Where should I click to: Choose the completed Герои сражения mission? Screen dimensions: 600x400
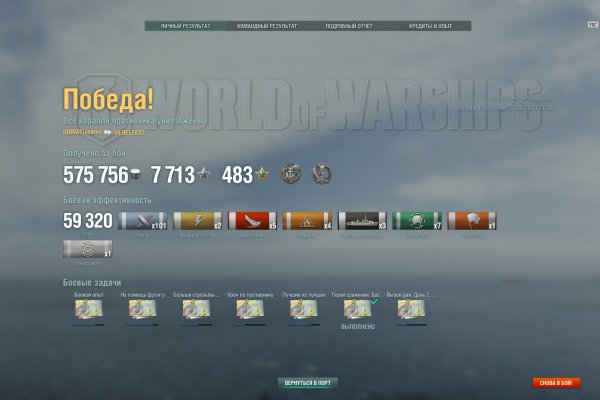click(357, 310)
